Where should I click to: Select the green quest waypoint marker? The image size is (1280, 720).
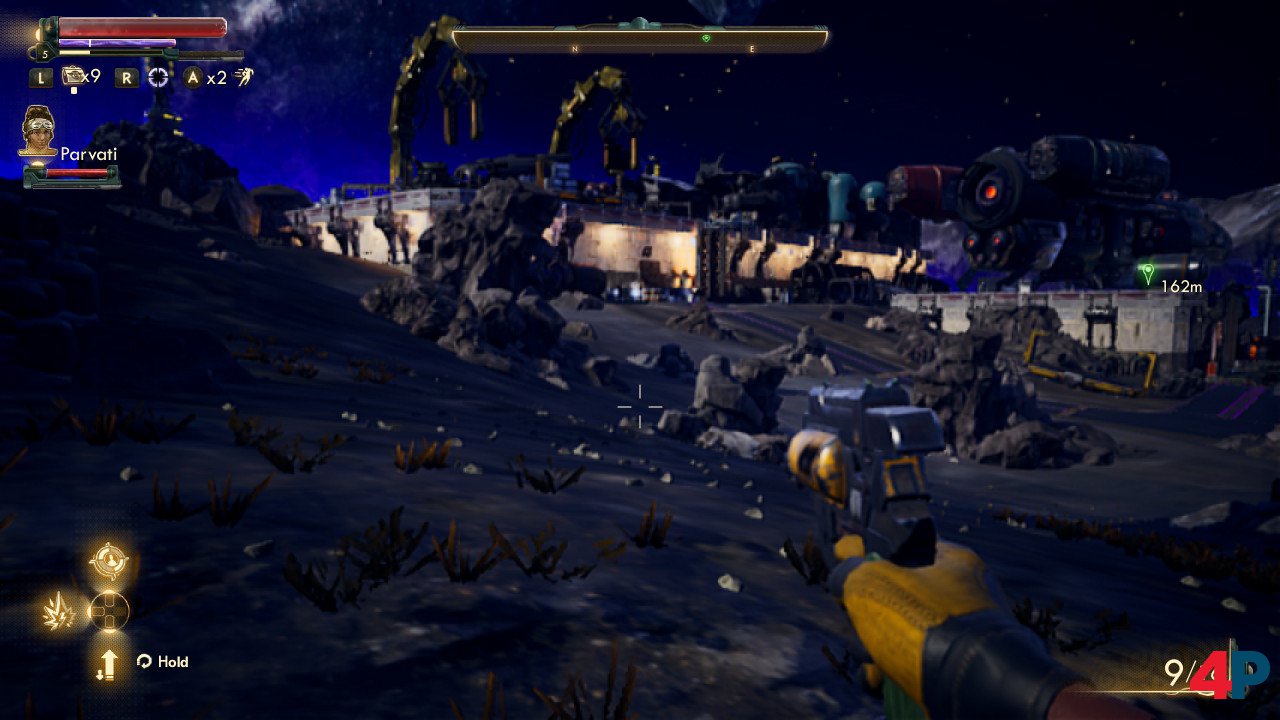[1147, 272]
